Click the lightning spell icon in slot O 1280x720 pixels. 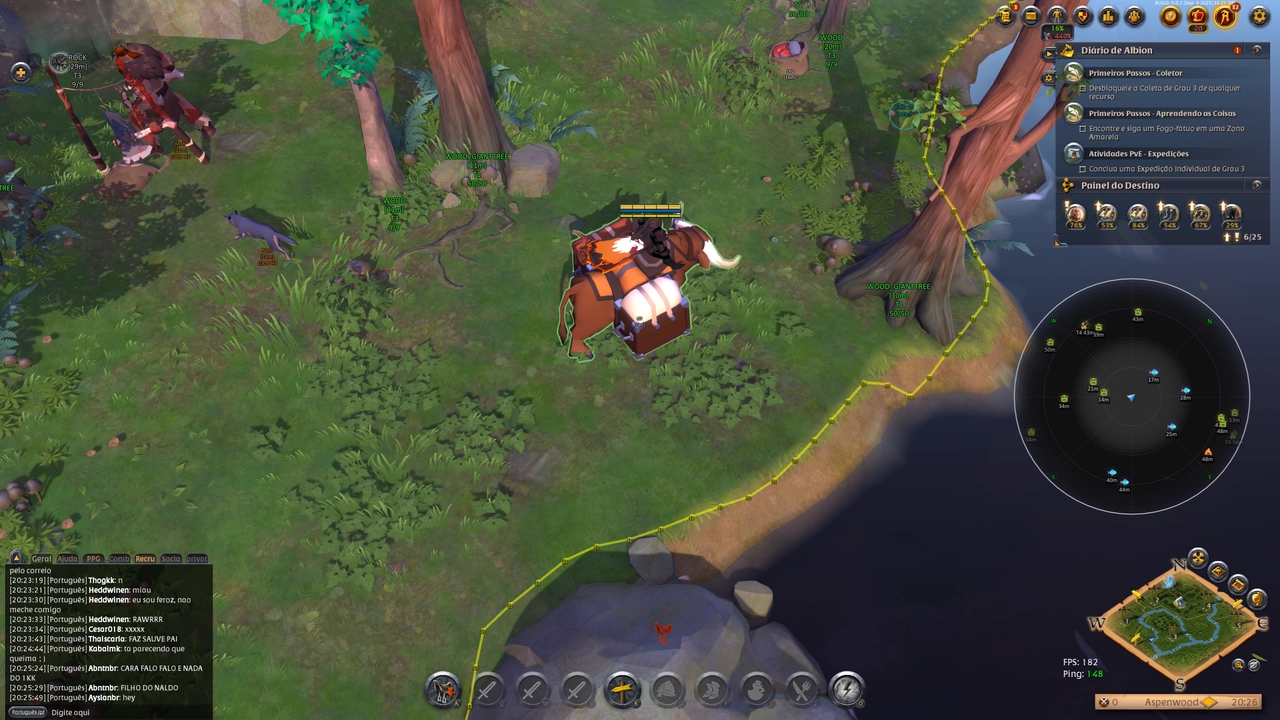pos(845,689)
